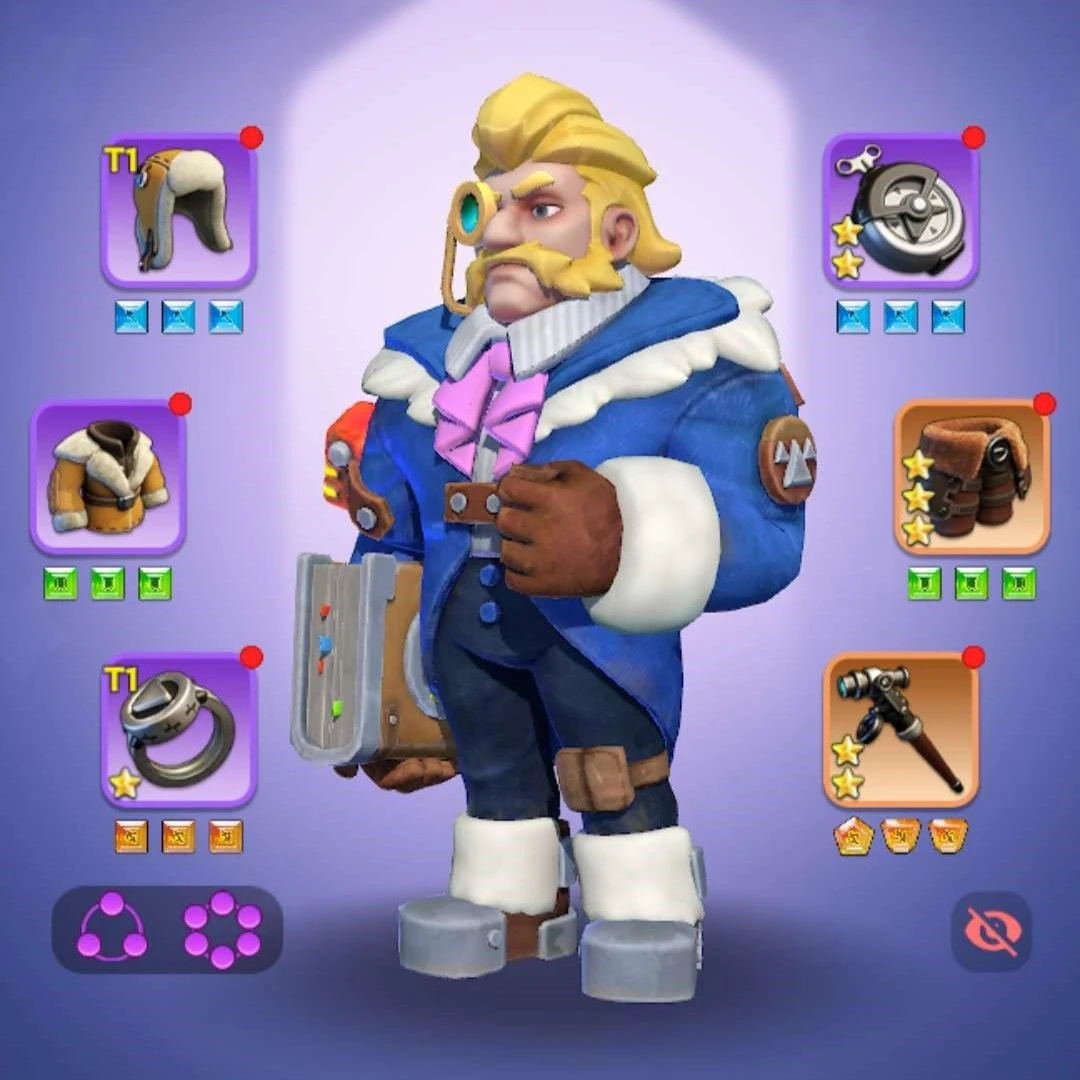Screen dimensions: 1080x1080
Task: Tap the three-node triangle icon
Action: 112,929
